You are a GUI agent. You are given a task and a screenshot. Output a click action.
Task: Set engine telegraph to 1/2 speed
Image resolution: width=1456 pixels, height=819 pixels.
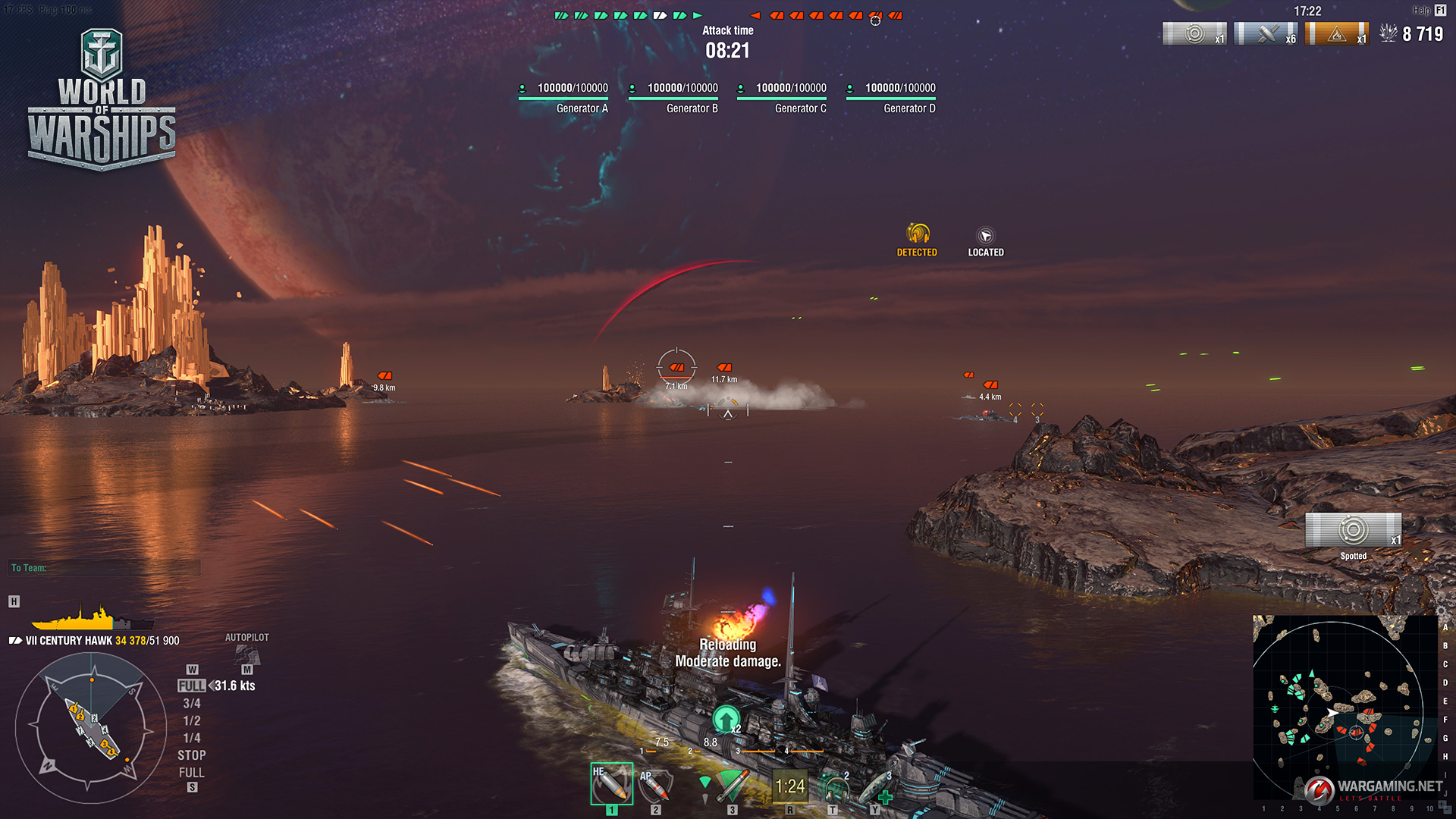(192, 721)
